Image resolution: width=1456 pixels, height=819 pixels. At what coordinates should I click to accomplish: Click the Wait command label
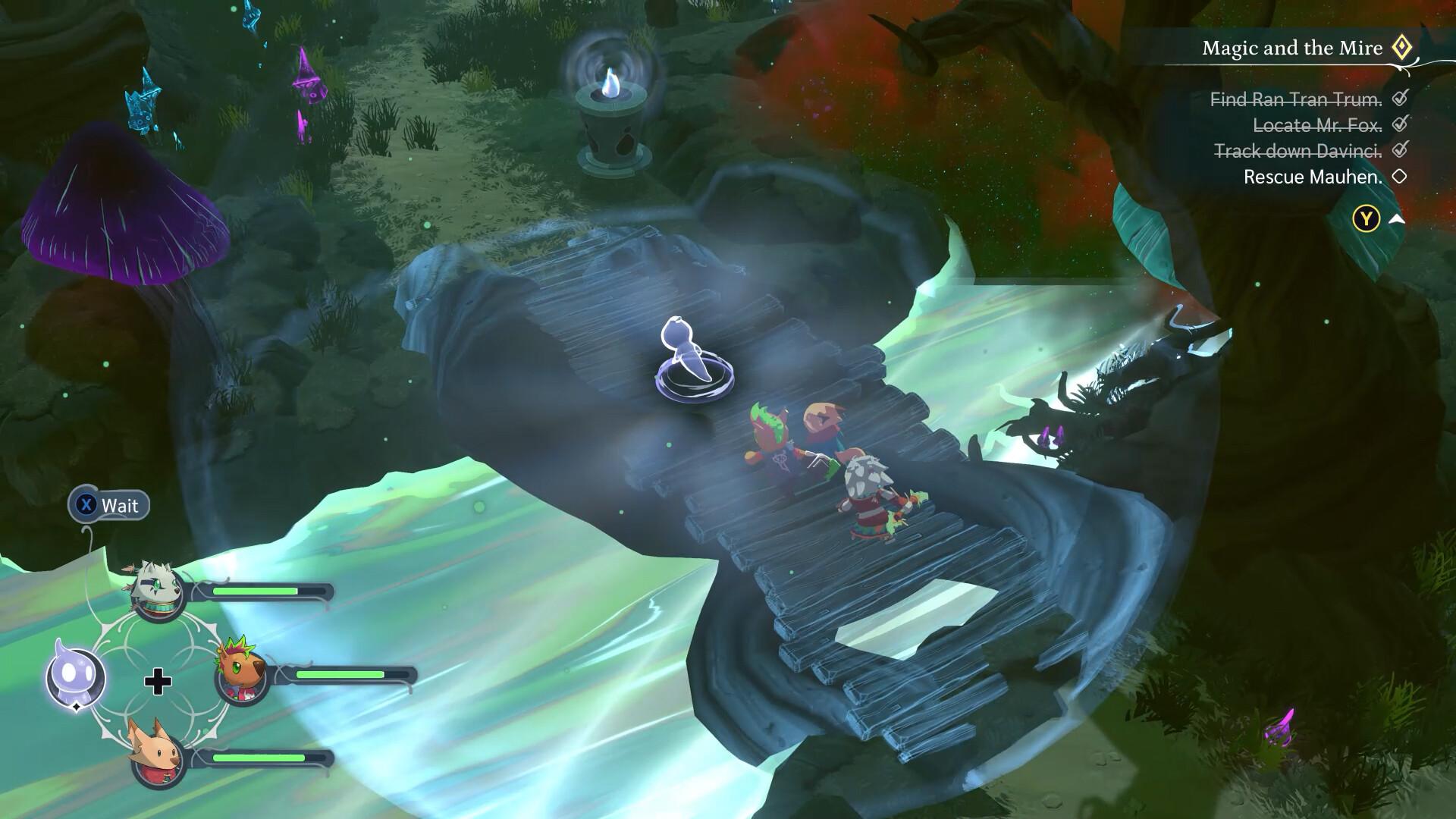pyautogui.click(x=119, y=506)
